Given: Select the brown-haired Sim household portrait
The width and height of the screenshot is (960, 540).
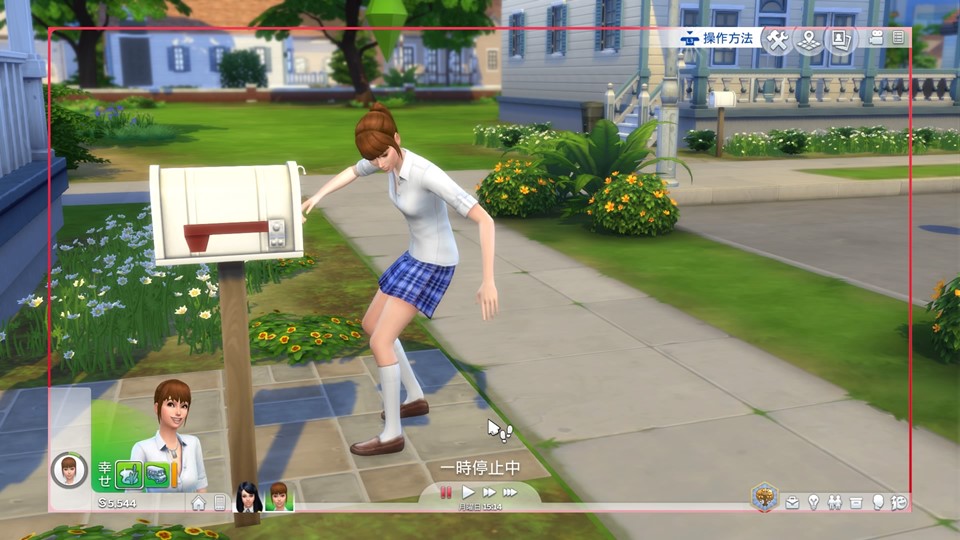Looking at the screenshot, I should [x=278, y=496].
